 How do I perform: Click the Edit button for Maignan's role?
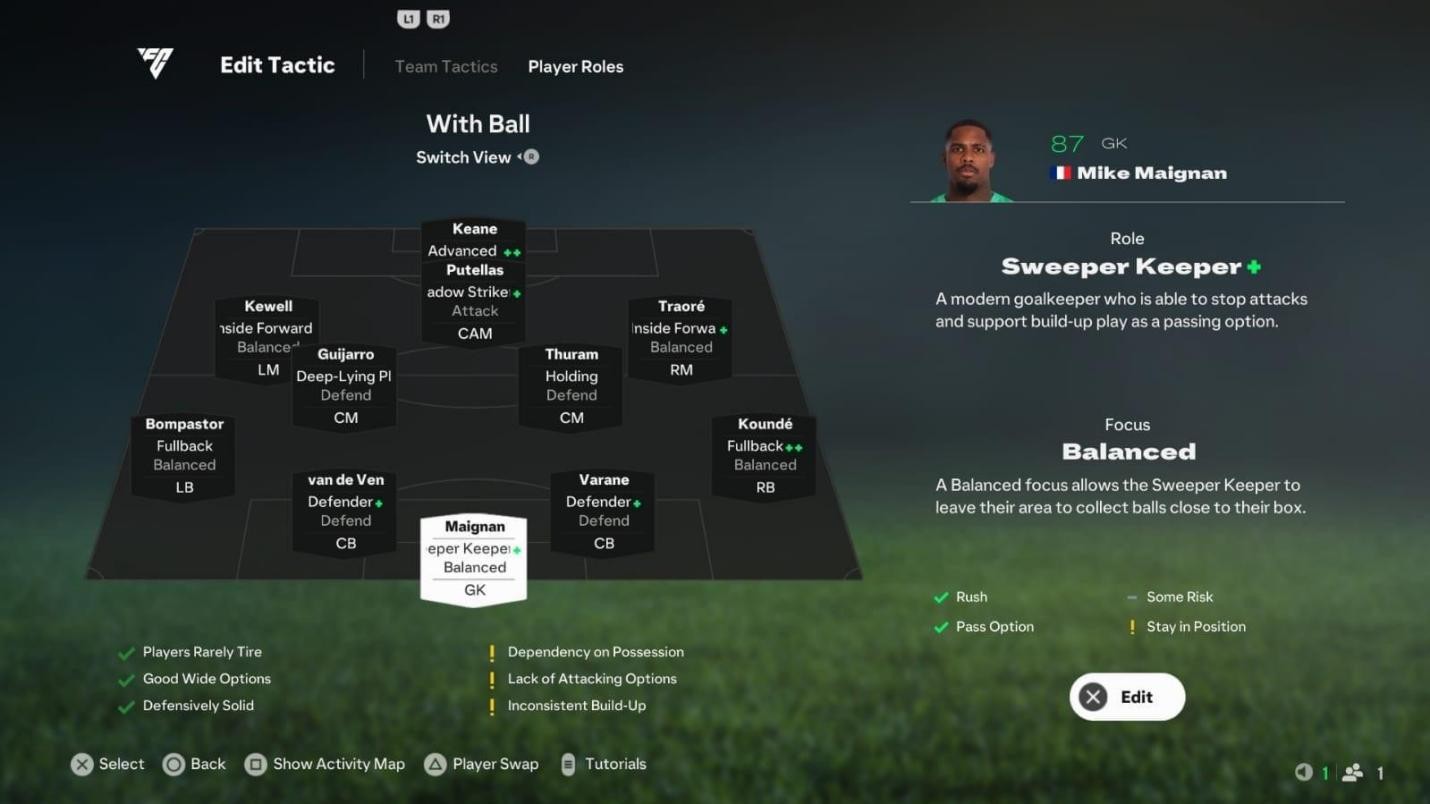click(1126, 696)
